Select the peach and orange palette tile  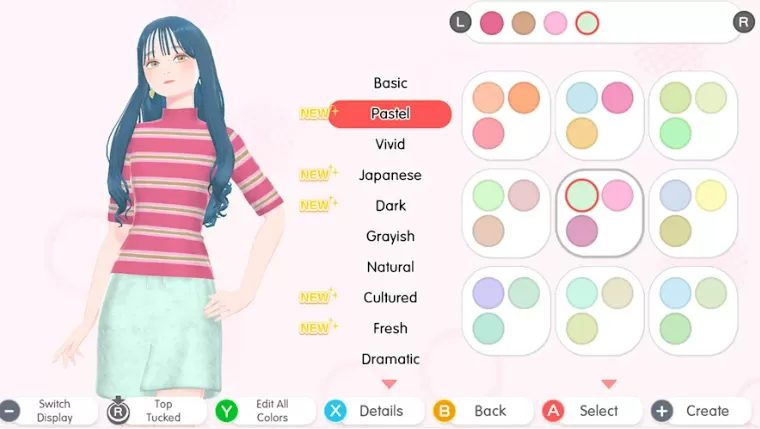click(x=505, y=115)
